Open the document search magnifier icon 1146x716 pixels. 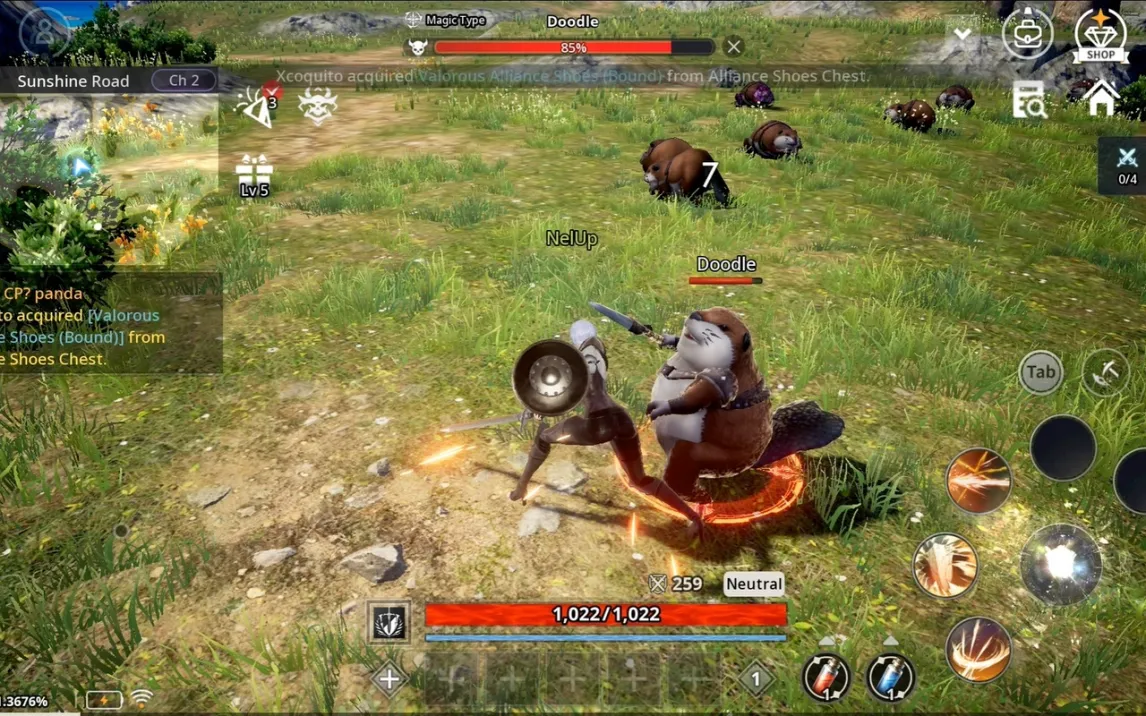(1029, 100)
